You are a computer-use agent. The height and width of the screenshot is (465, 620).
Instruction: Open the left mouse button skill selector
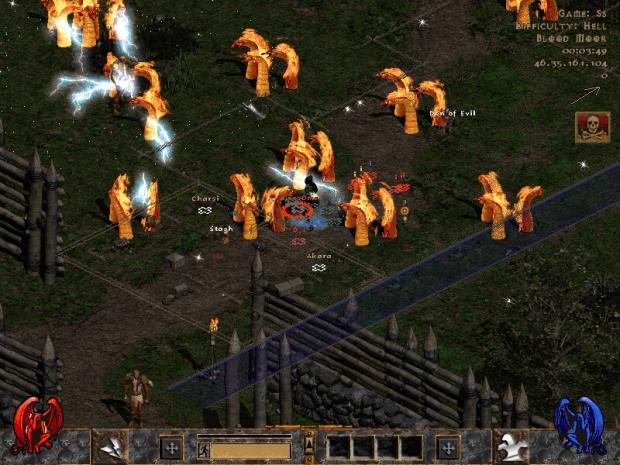click(110, 447)
